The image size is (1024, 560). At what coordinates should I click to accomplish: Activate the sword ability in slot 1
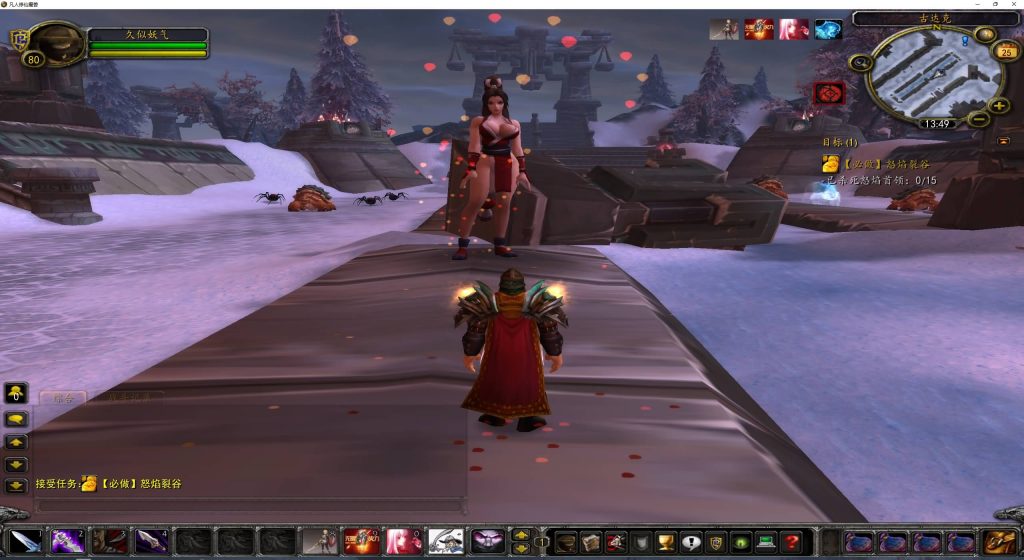click(x=27, y=542)
